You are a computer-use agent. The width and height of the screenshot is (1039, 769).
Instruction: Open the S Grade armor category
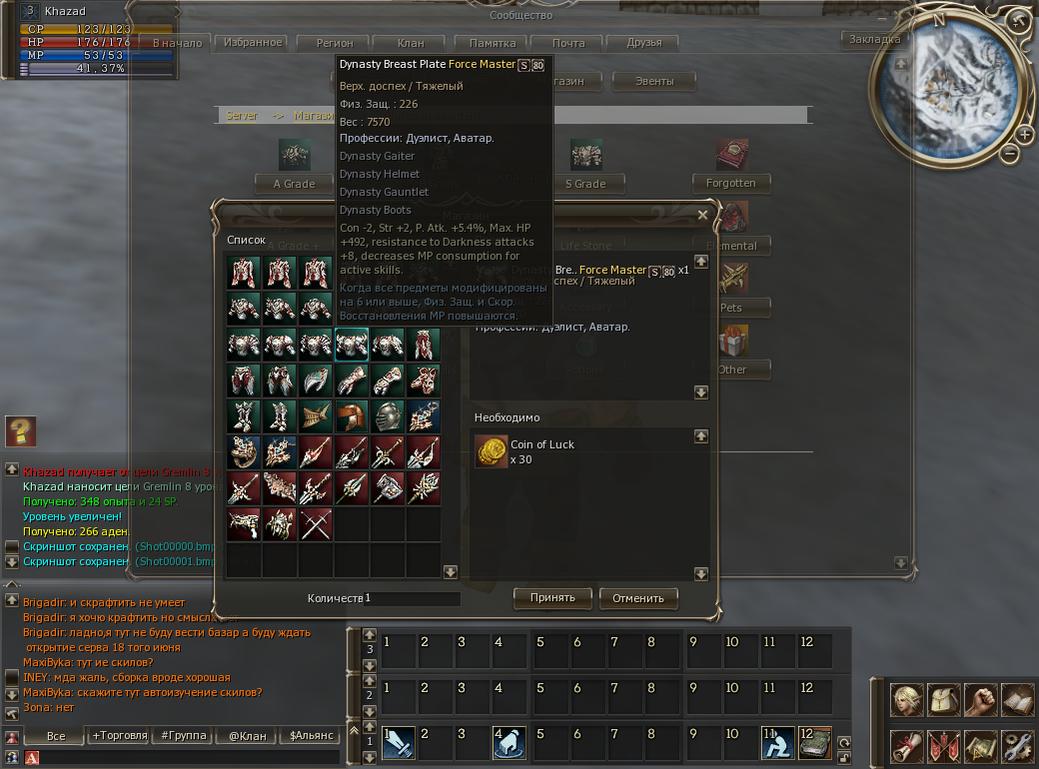point(585,184)
